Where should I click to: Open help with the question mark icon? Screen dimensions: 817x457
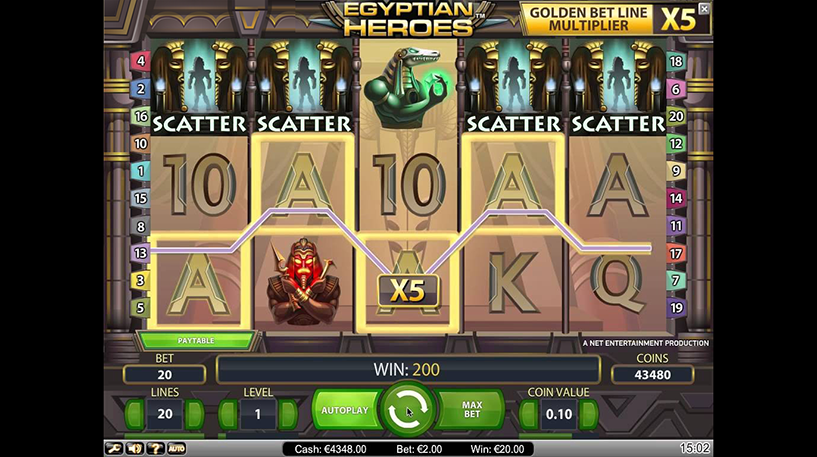(155, 449)
